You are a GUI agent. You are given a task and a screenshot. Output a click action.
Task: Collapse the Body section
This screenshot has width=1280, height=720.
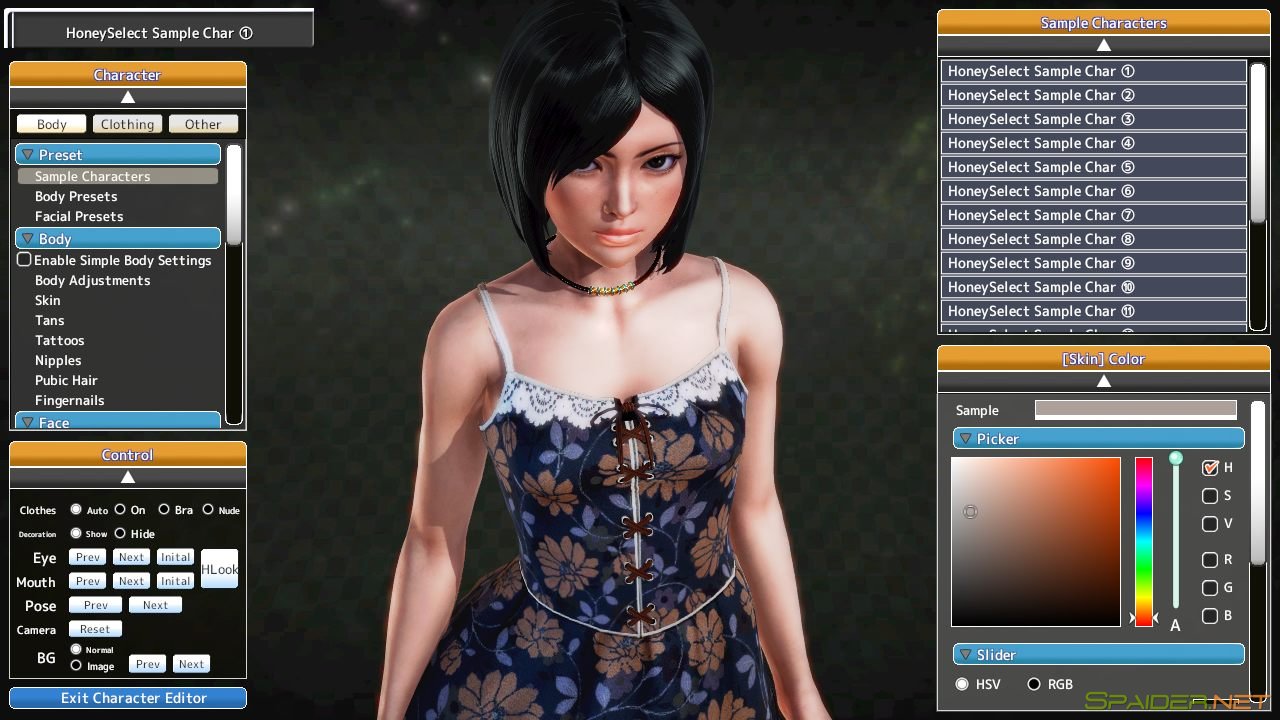click(119, 238)
